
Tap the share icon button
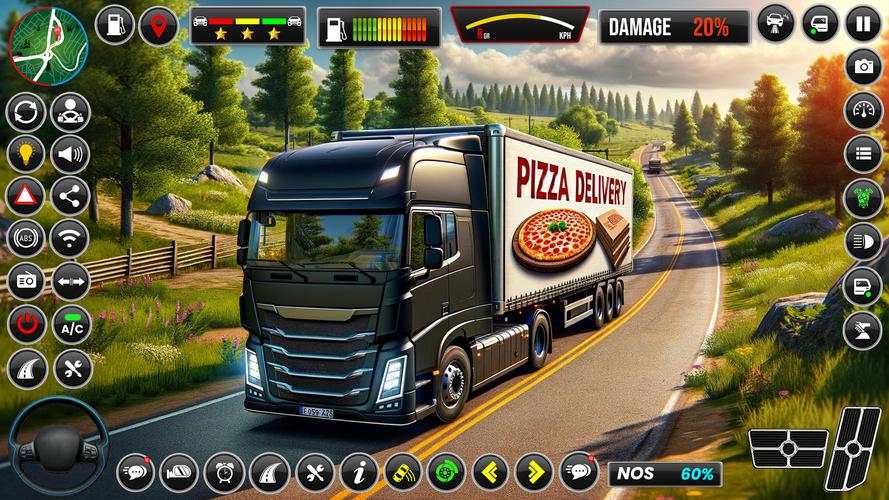click(71, 196)
